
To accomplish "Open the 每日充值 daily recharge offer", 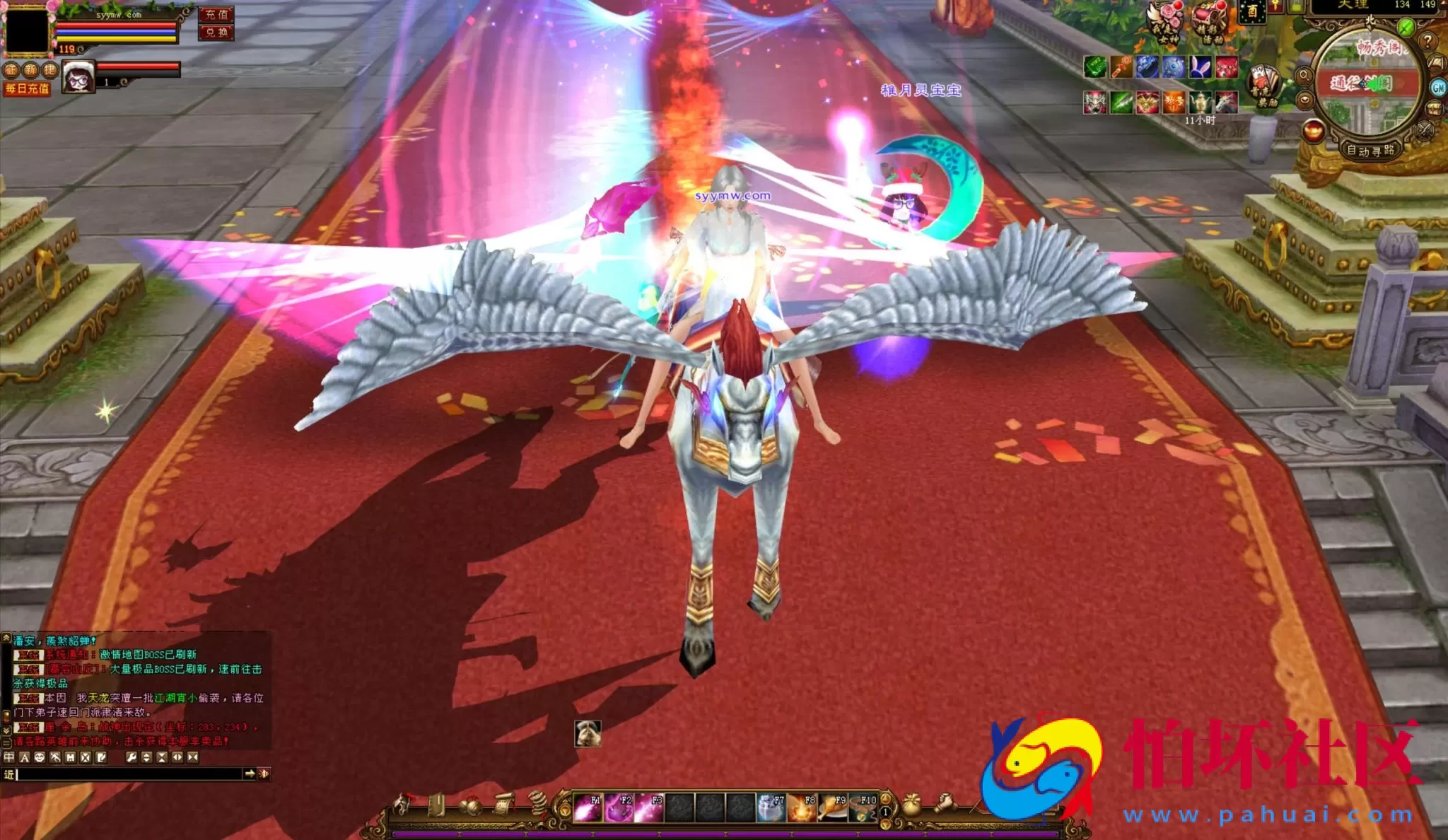I will pos(27,89).
